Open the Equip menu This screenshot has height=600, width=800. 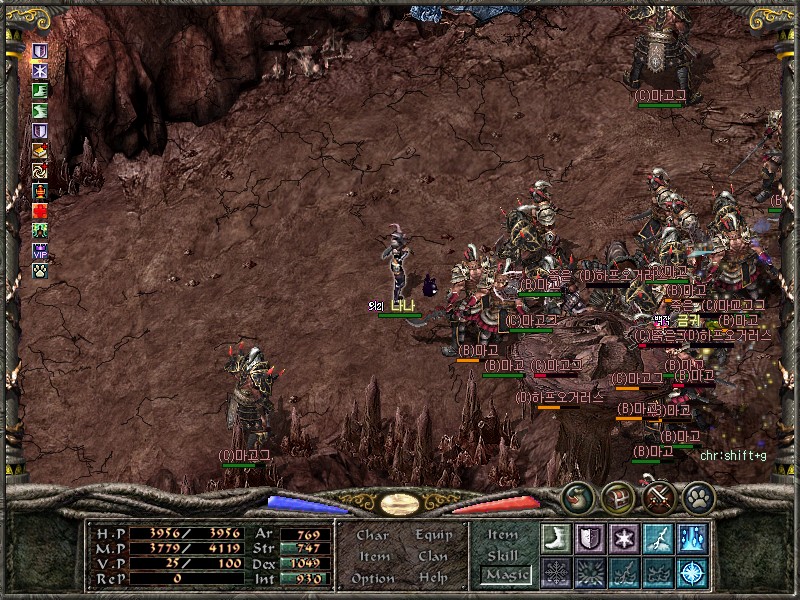[434, 535]
